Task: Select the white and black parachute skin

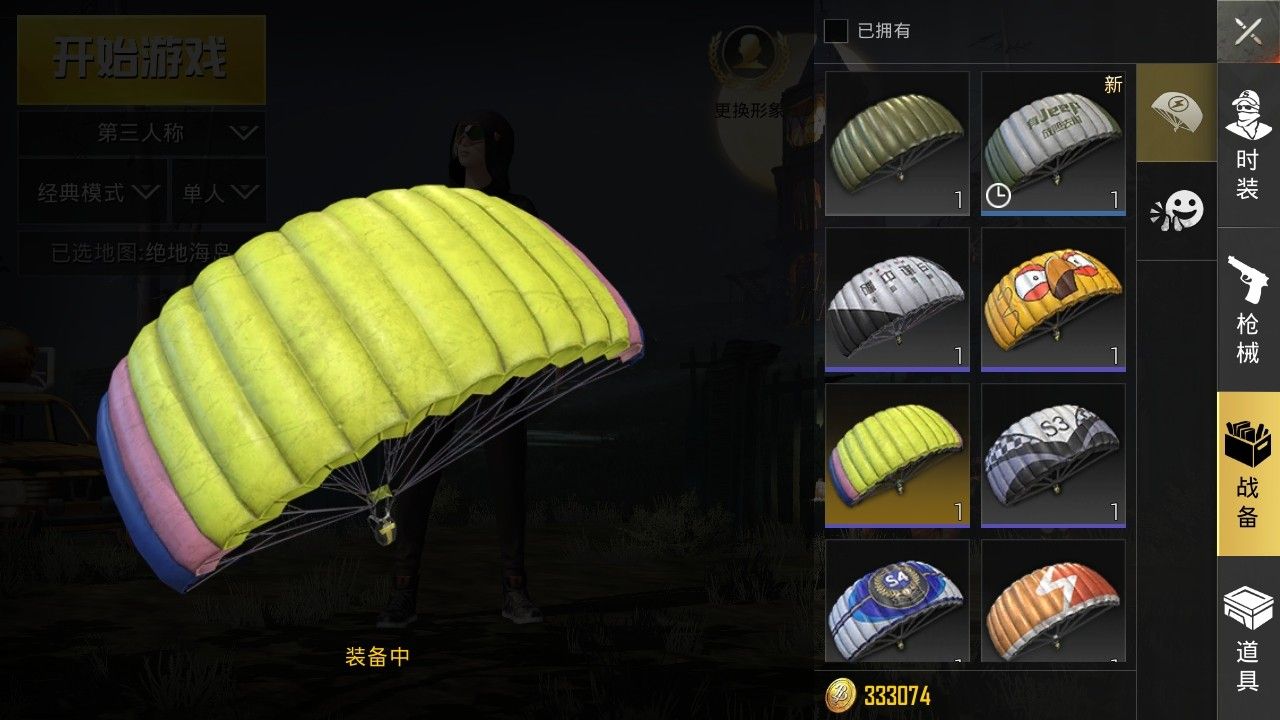Action: click(x=897, y=299)
